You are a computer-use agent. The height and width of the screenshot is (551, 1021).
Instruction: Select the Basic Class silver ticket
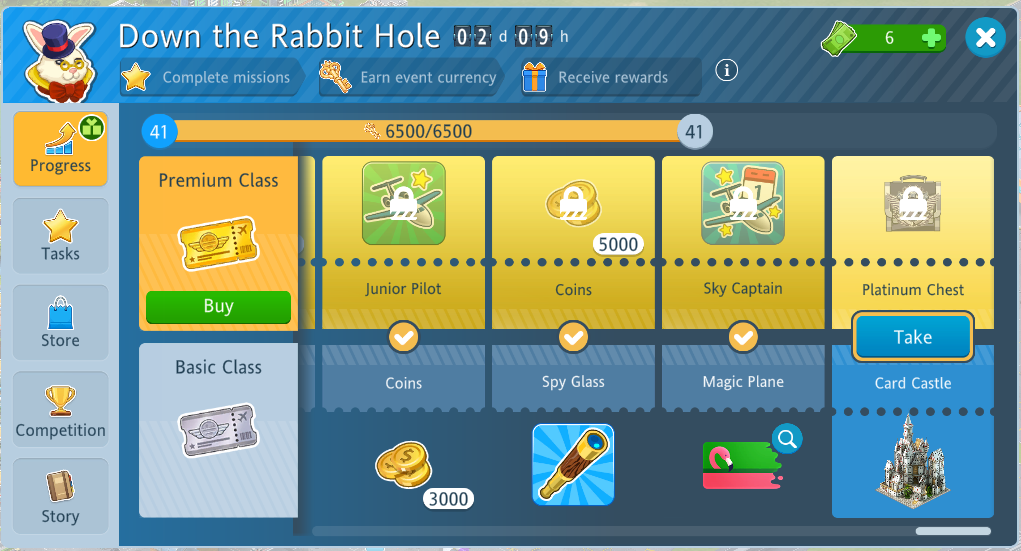tap(218, 431)
